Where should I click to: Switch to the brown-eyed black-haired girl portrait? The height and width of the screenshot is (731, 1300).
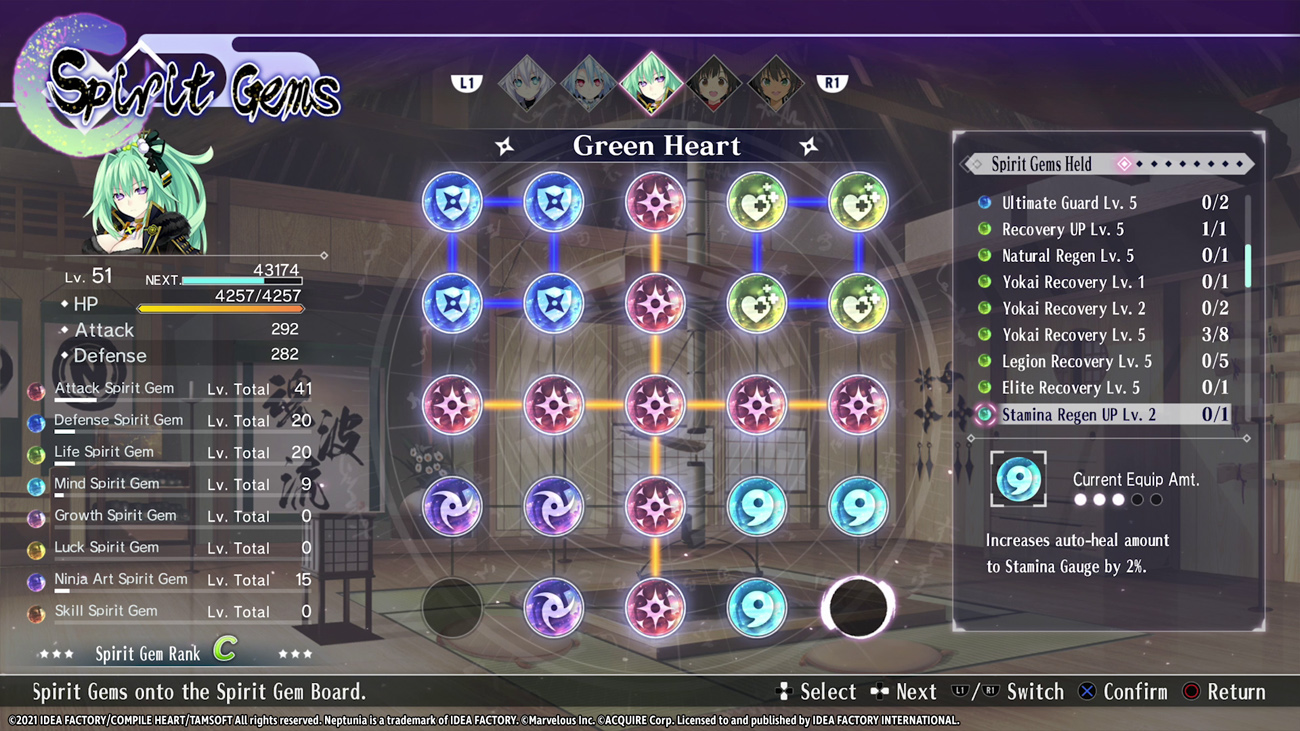[x=714, y=83]
